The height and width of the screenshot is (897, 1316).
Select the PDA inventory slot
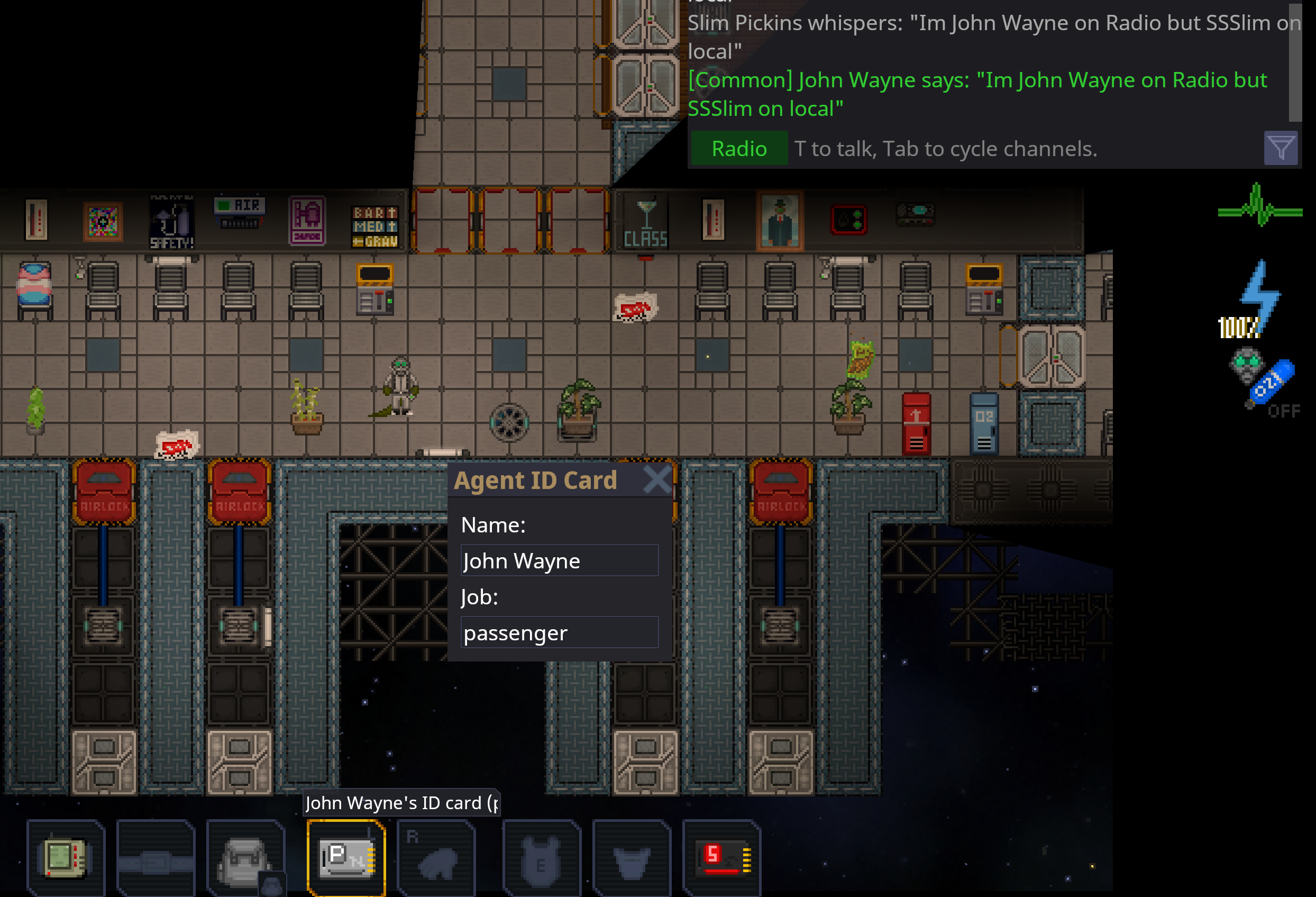coord(65,856)
